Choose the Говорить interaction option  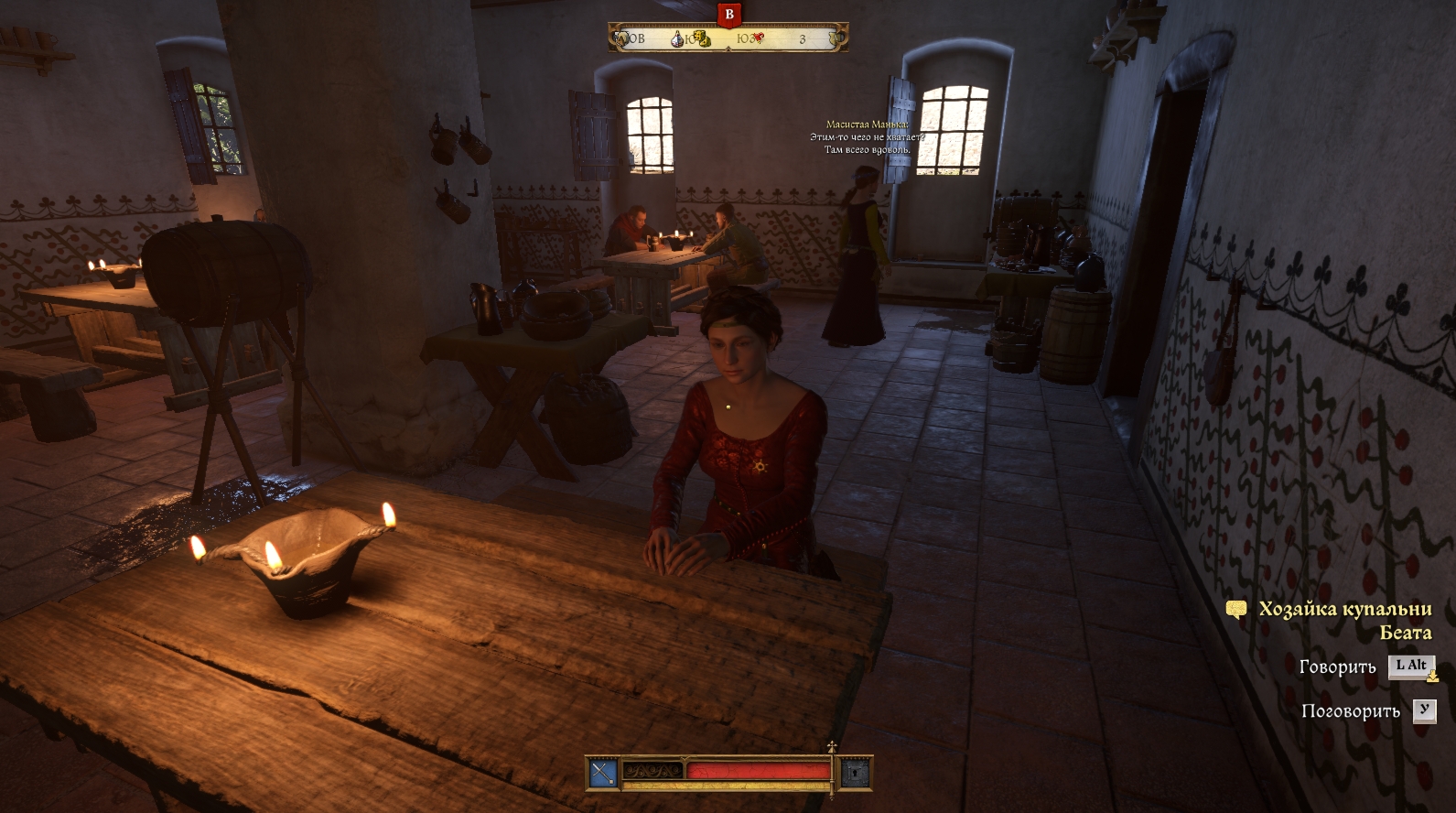coord(1337,667)
